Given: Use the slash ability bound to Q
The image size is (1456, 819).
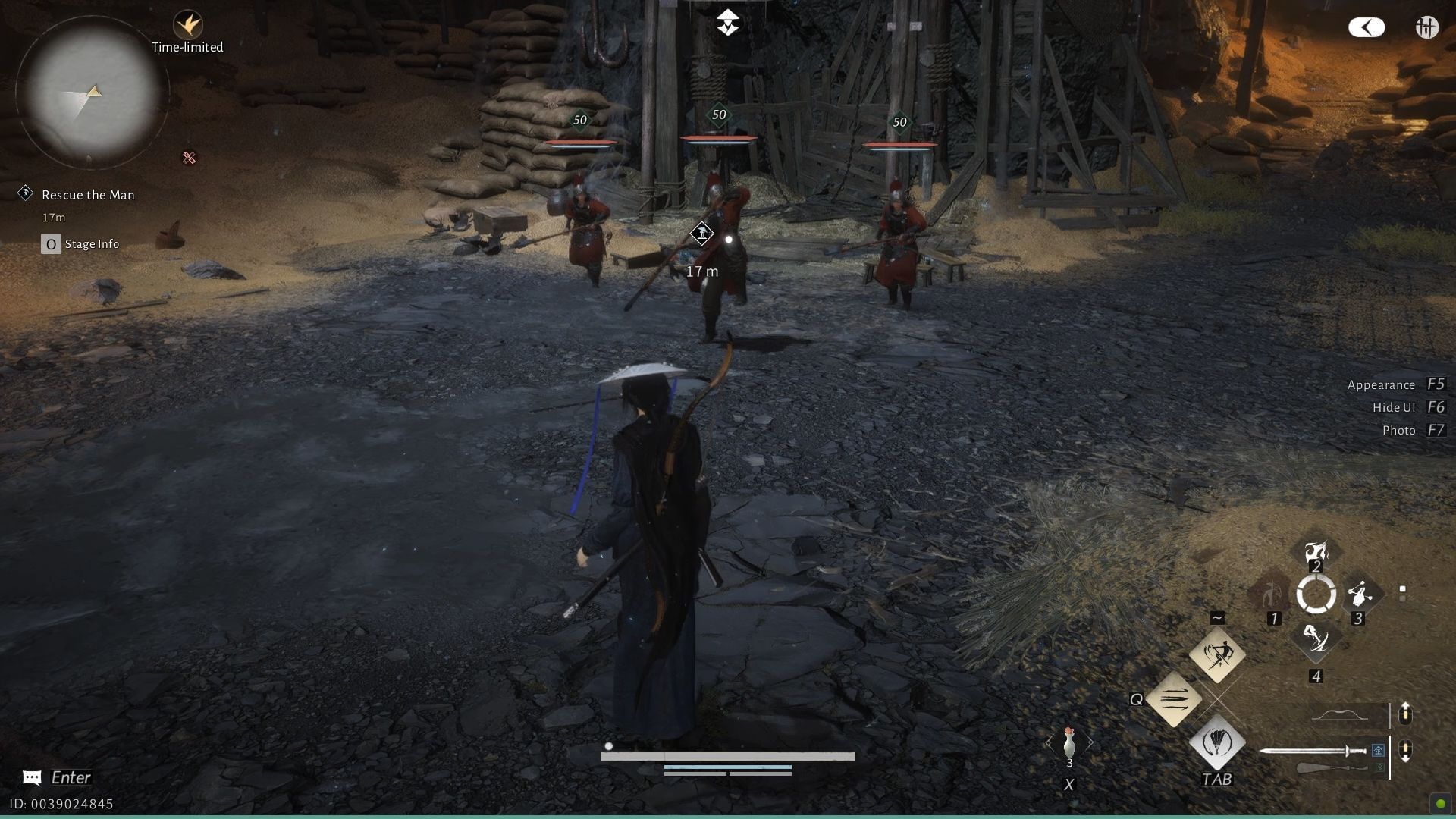Looking at the screenshot, I should click(x=1172, y=700).
